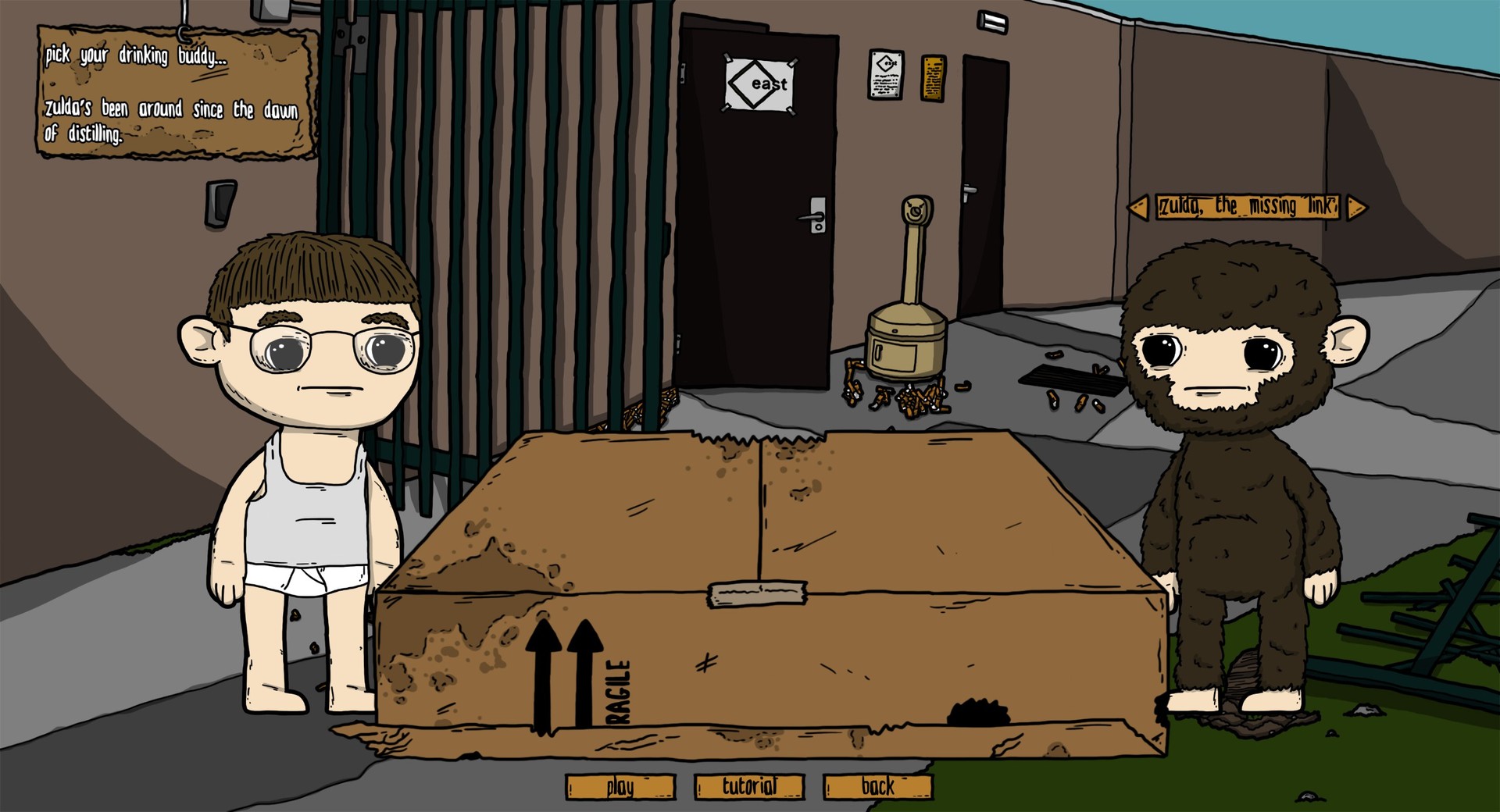Click the ventilation grate above the brown door
The image size is (1500, 812).
tap(994, 21)
